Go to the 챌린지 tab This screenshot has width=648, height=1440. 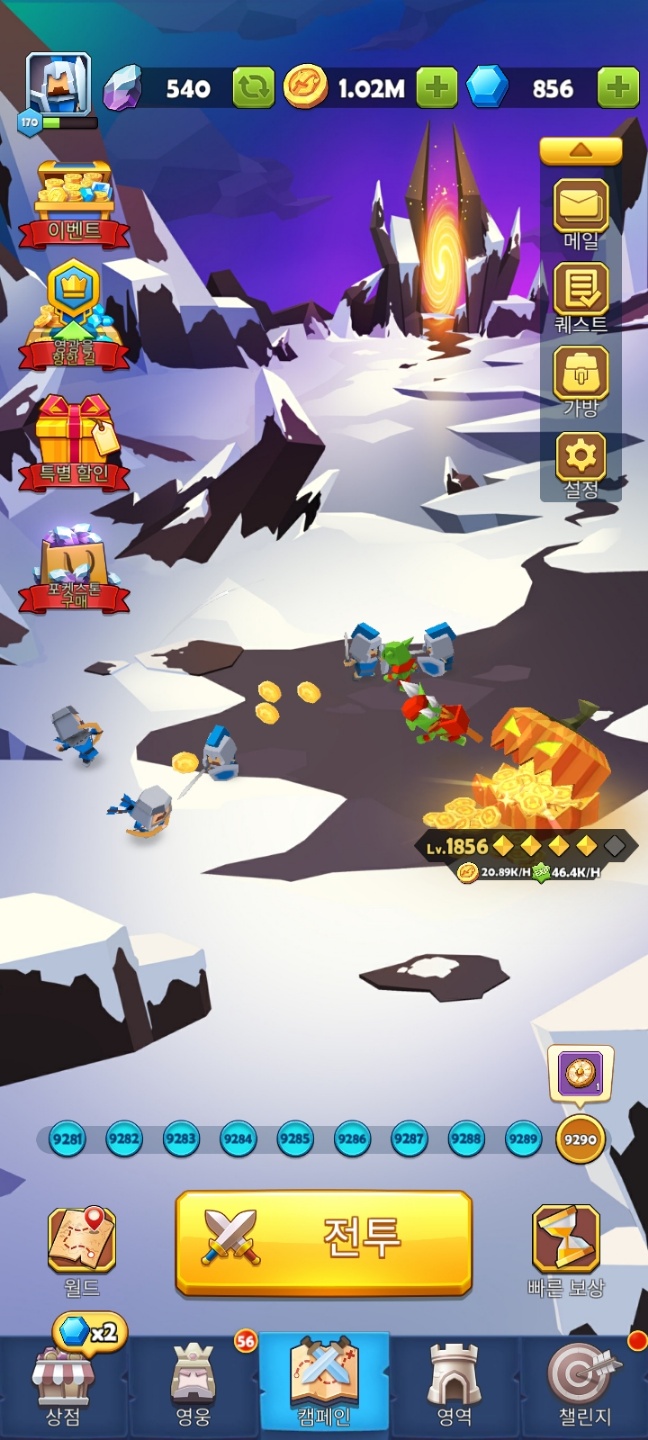584,1385
